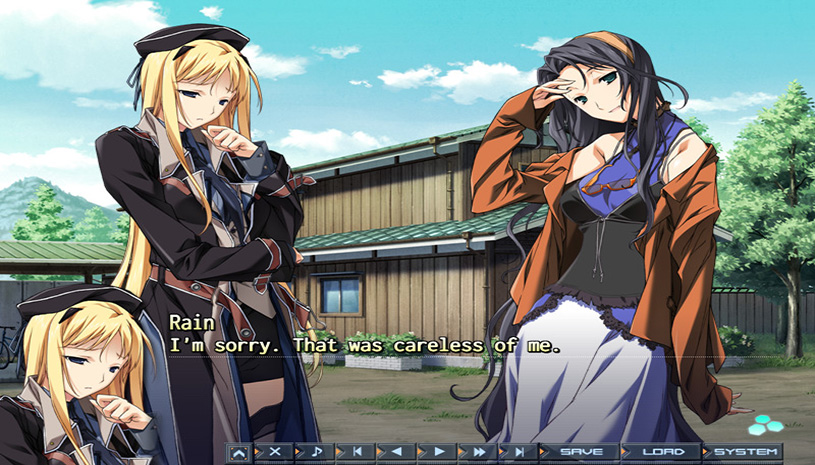815x465 pixels.
Task: Open the SAVE menu
Action: [580, 453]
